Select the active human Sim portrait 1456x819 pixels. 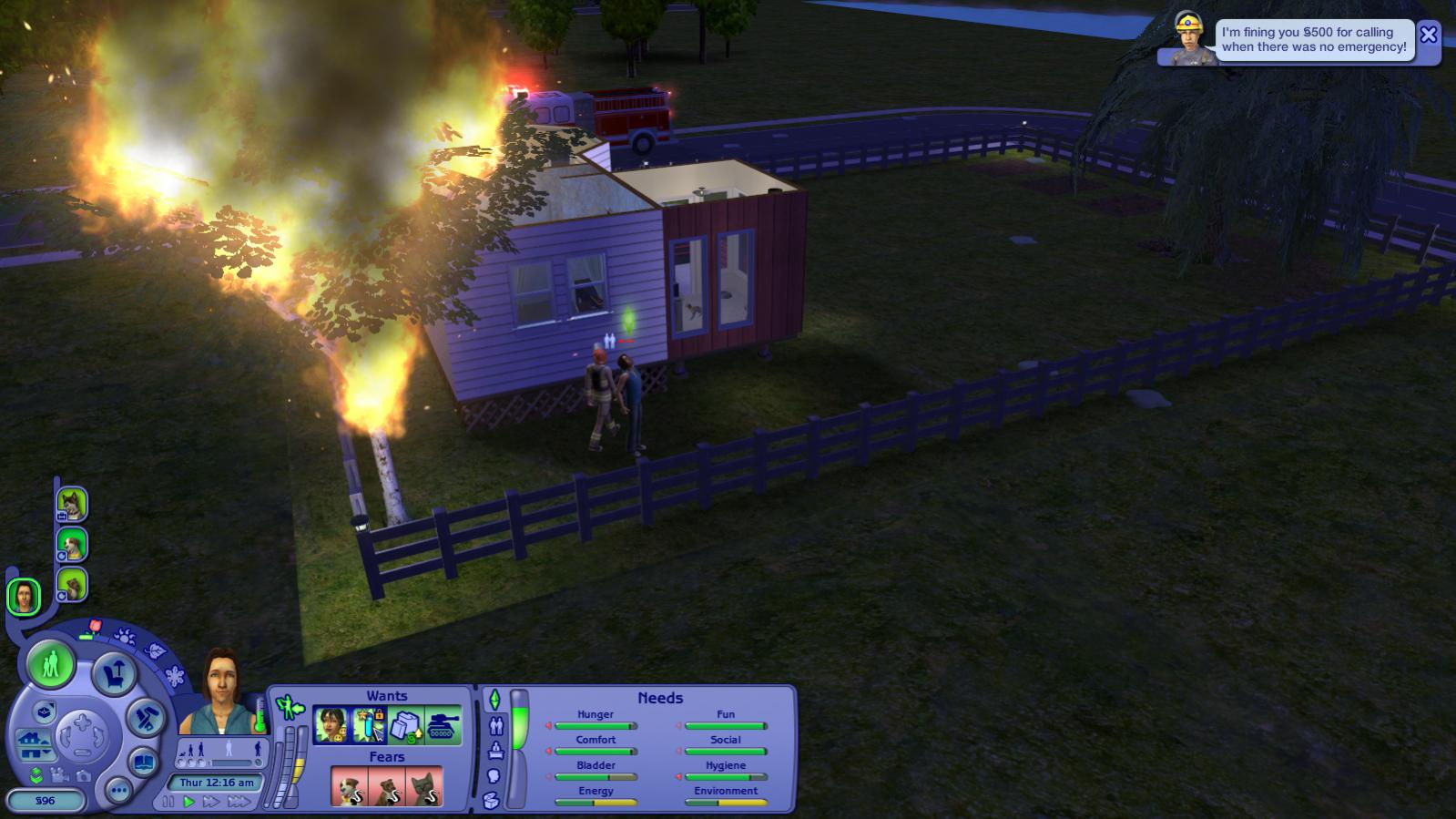coord(24,598)
